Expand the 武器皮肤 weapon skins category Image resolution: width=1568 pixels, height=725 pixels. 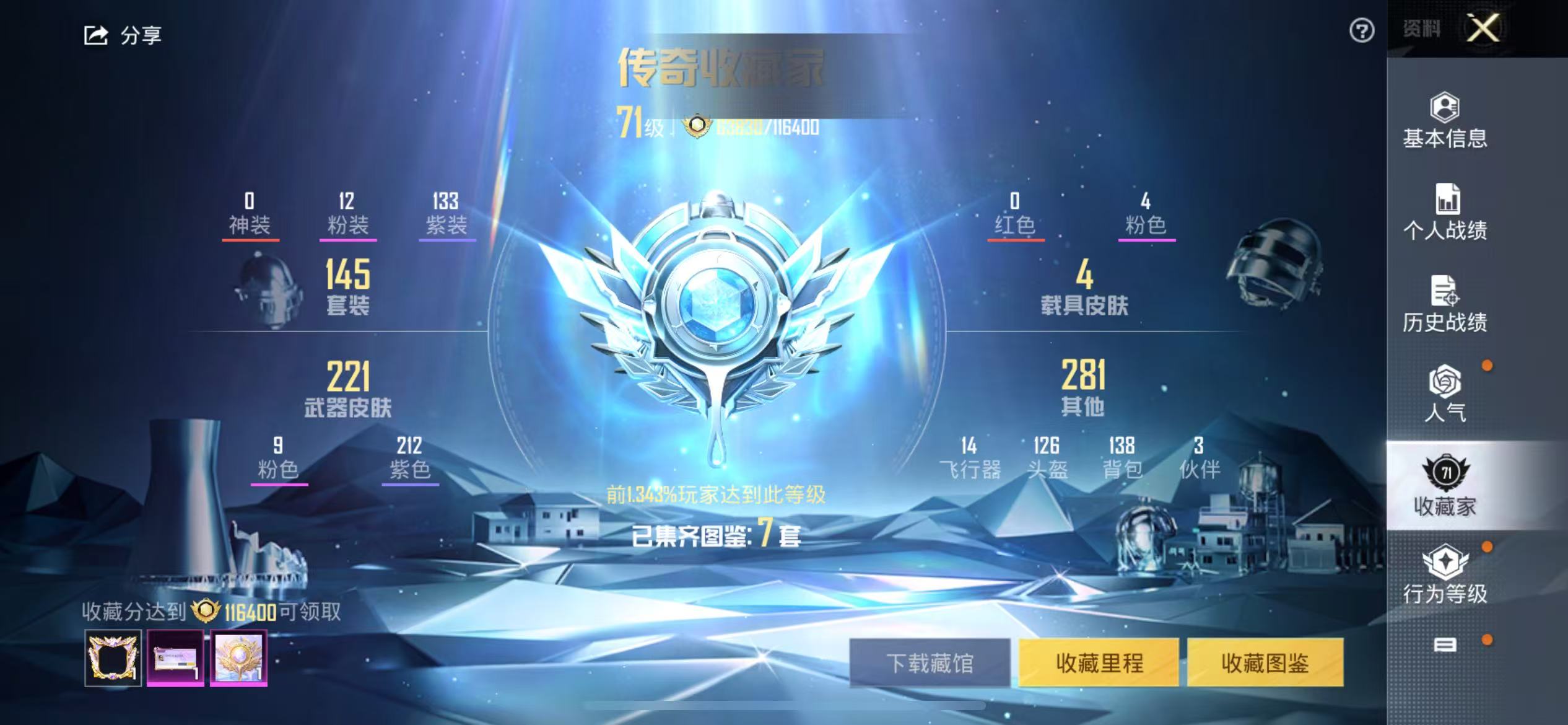[x=347, y=390]
